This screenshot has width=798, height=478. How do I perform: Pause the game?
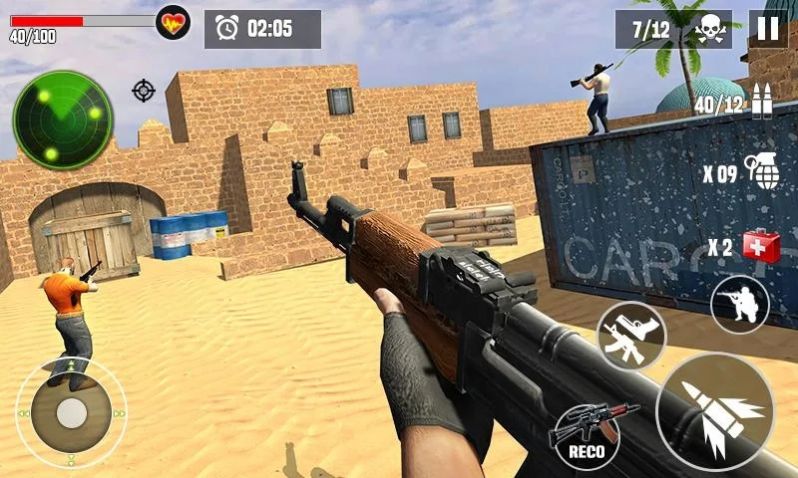click(767, 28)
